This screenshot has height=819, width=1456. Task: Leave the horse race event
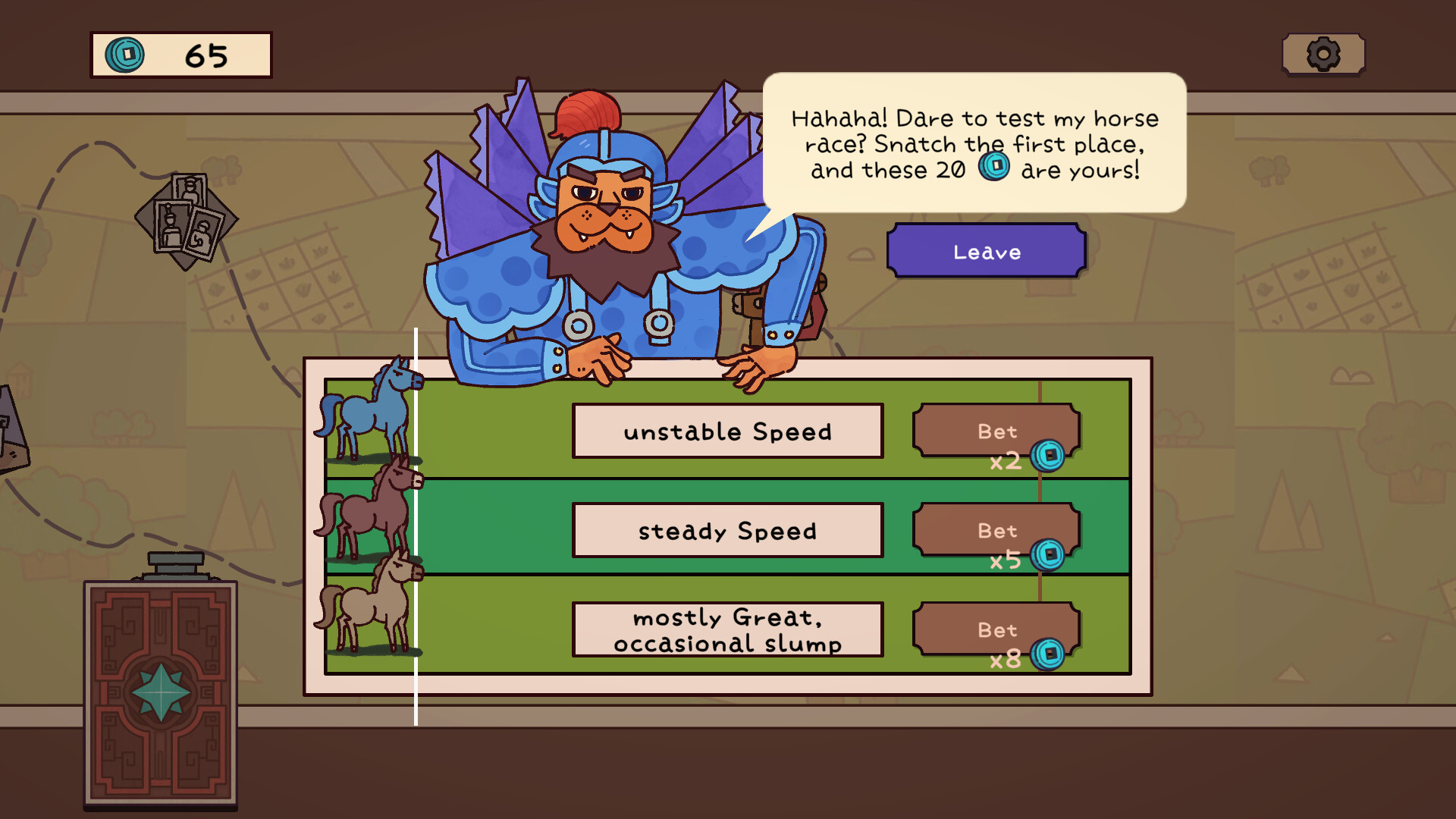pos(986,251)
